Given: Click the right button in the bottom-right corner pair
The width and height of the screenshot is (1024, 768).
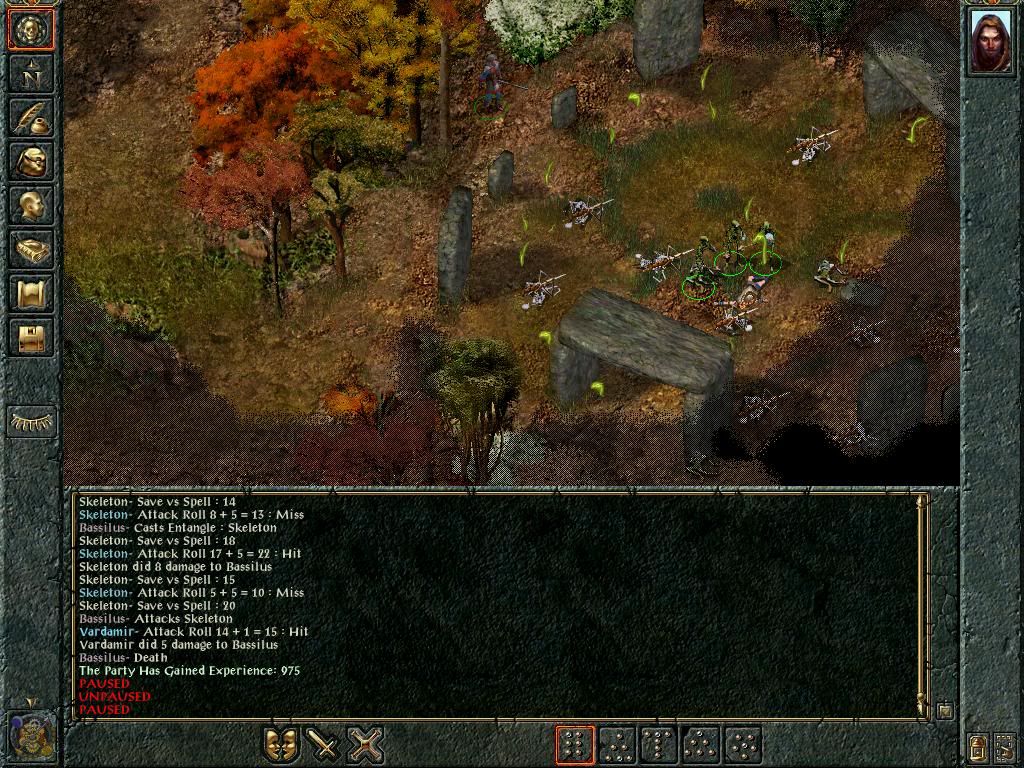Looking at the screenshot, I should 1005,745.
